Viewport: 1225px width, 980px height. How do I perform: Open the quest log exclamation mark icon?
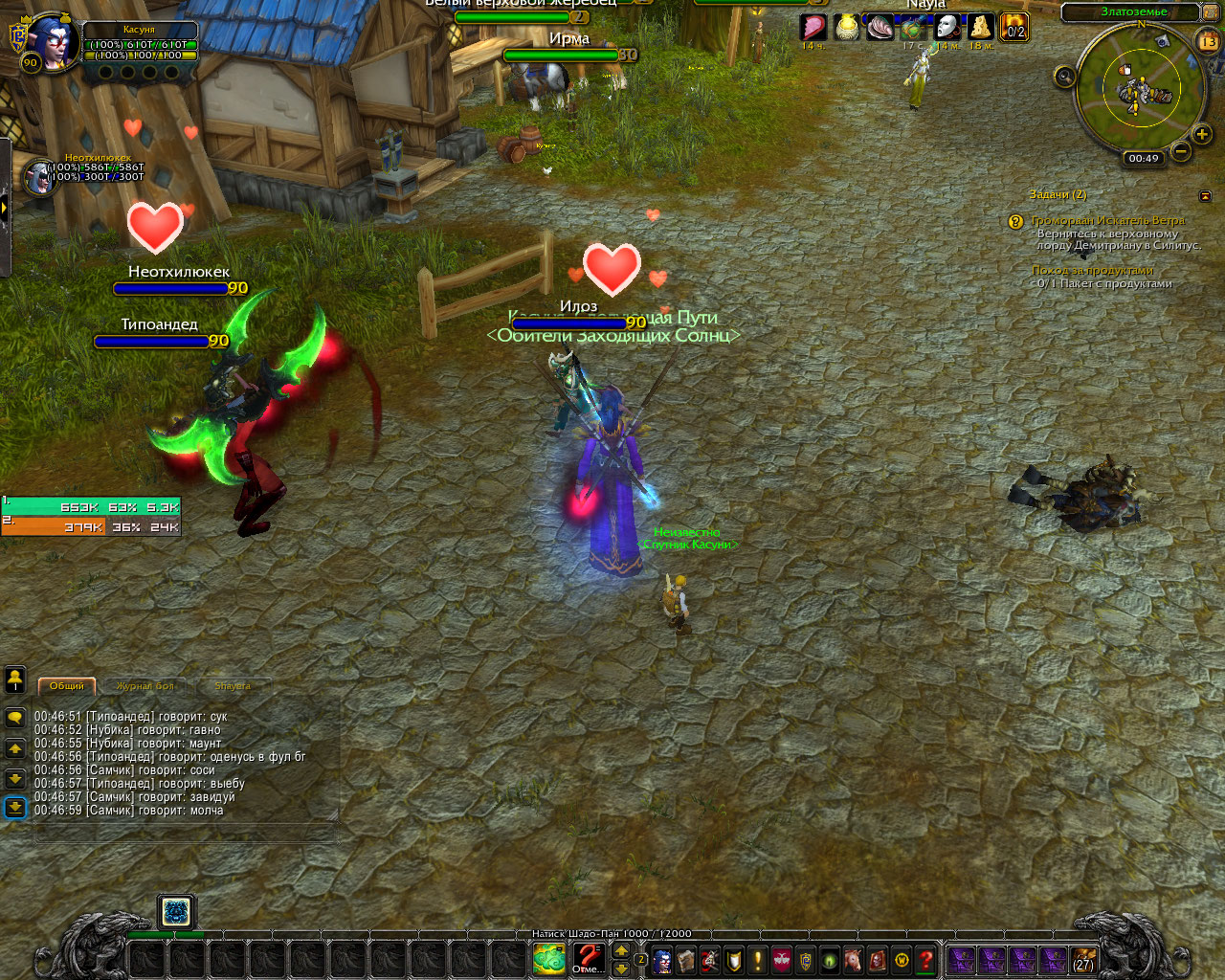[x=758, y=960]
